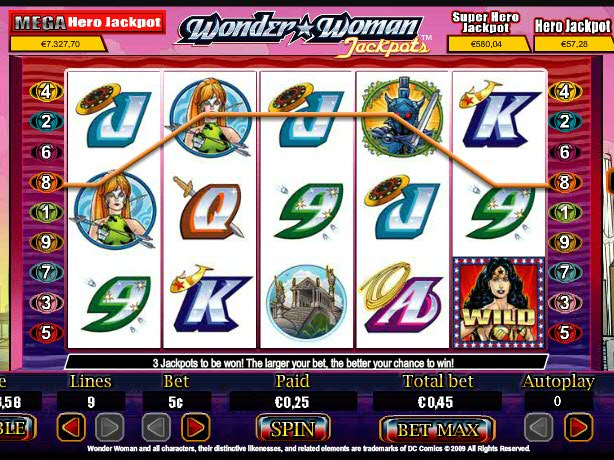Lower the Bet coin value
This screenshot has height=460, width=614.
pos(157,429)
